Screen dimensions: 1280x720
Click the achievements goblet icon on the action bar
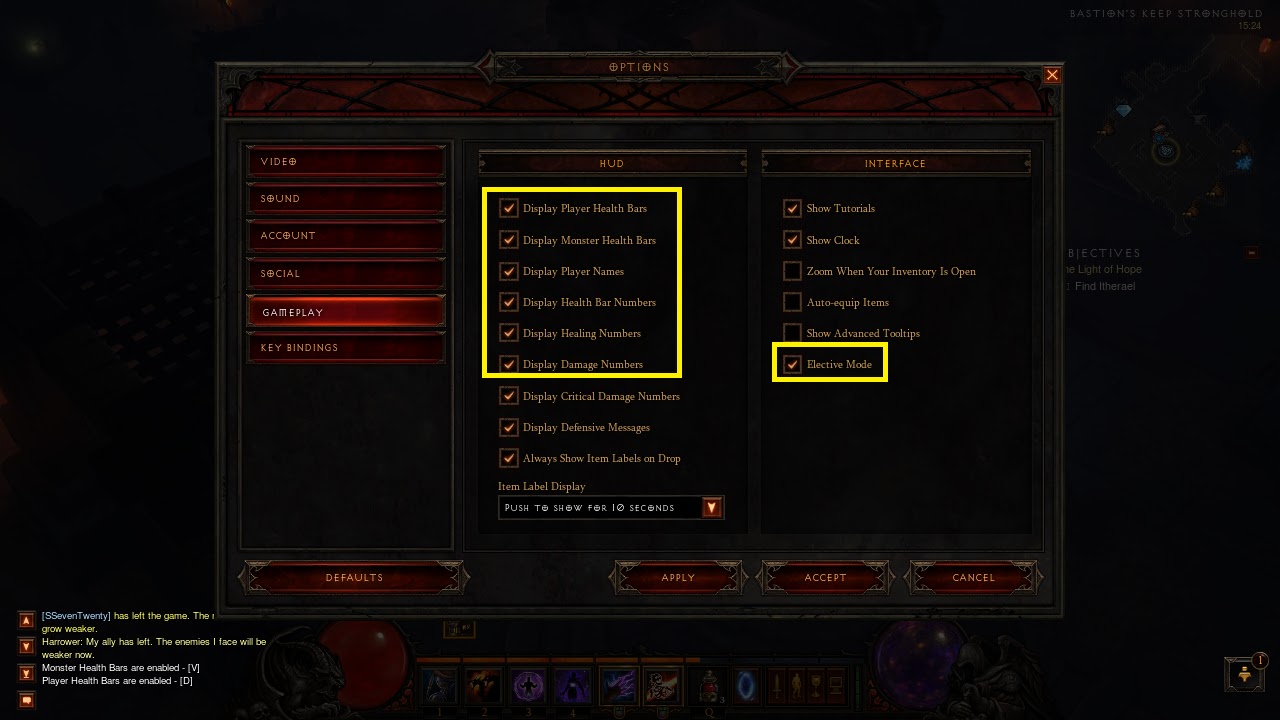pyautogui.click(x=815, y=685)
